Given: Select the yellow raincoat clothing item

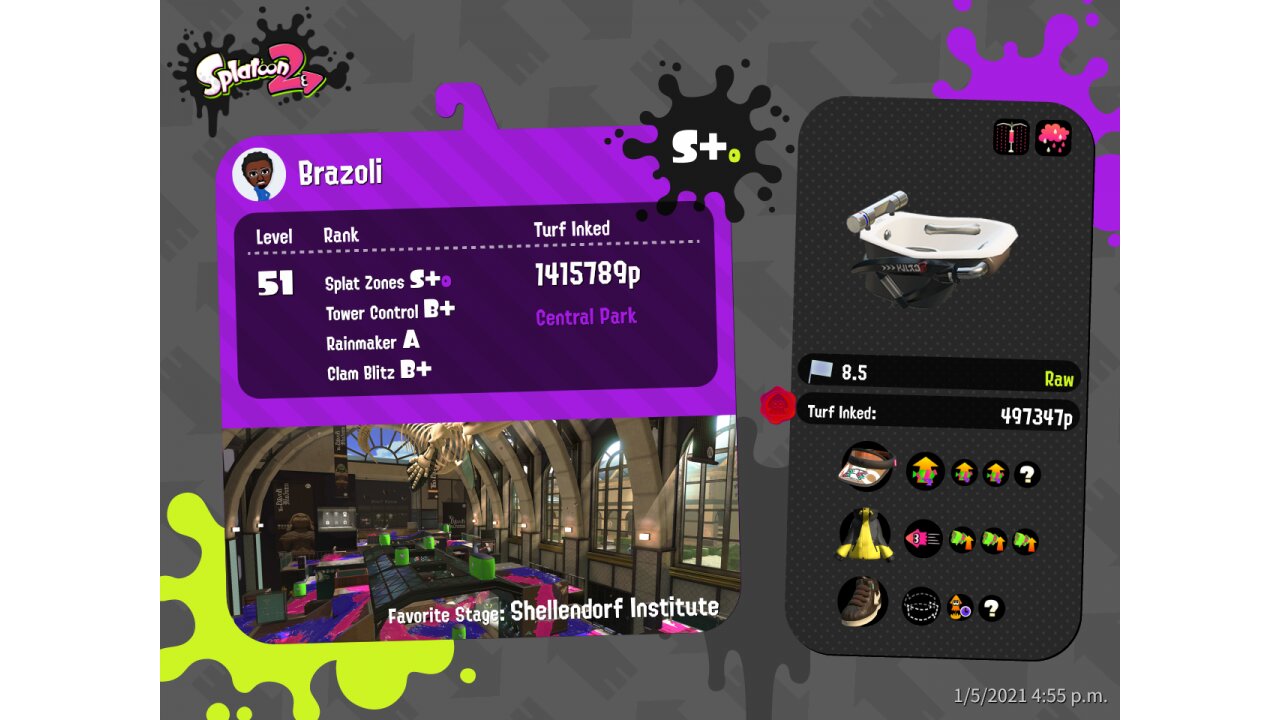Looking at the screenshot, I should 864,536.
